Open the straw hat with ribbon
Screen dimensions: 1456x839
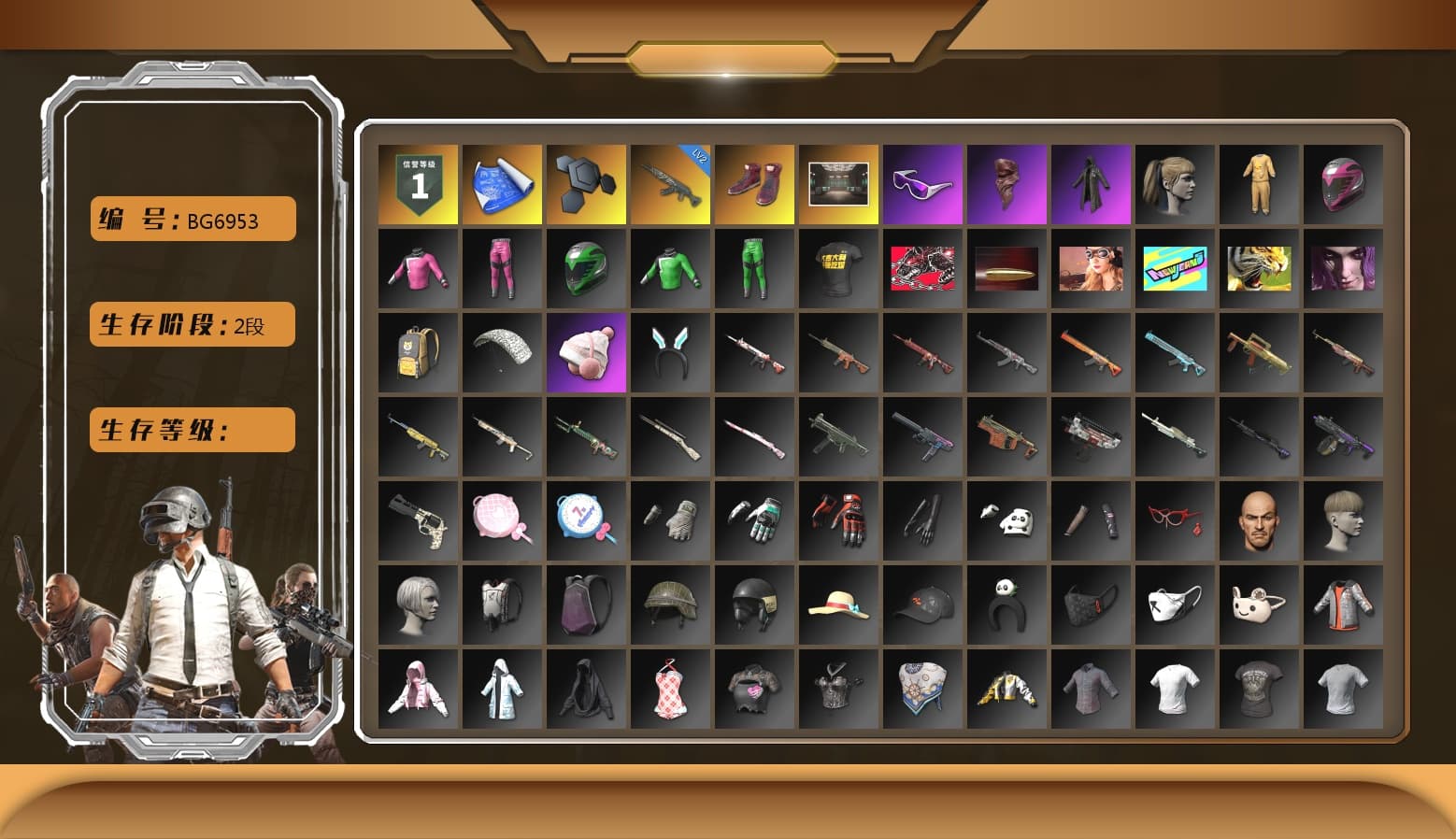point(838,604)
